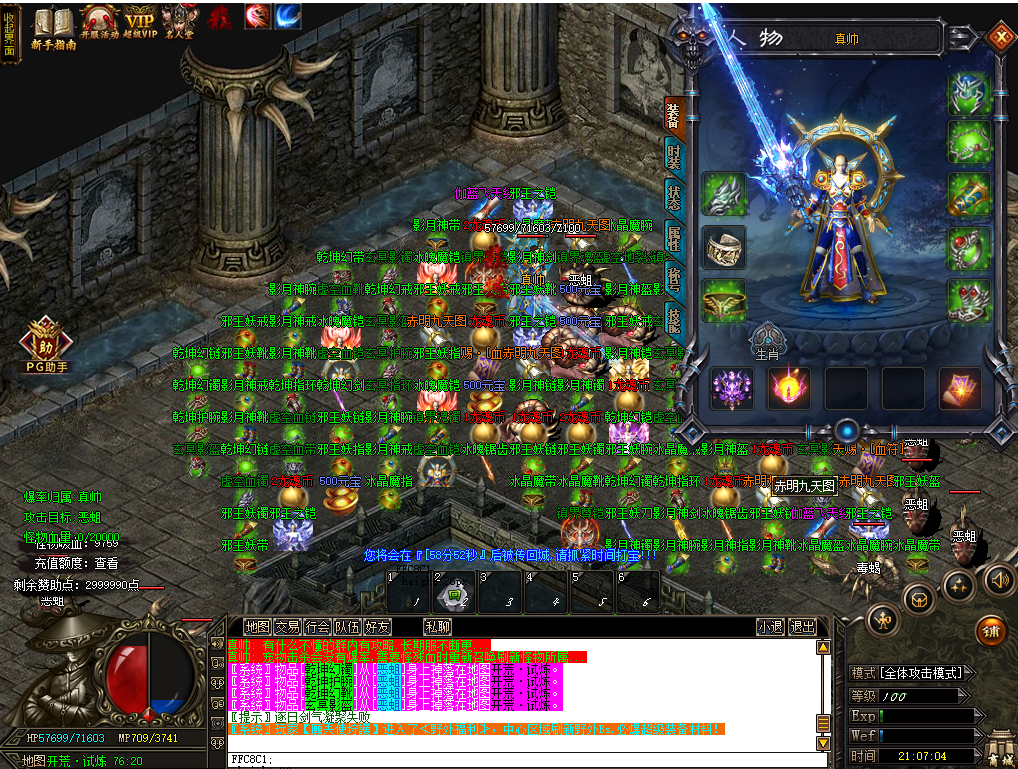The height and width of the screenshot is (769, 1018).
Task: Open the 交易 trade button
Action: pyautogui.click(x=288, y=627)
